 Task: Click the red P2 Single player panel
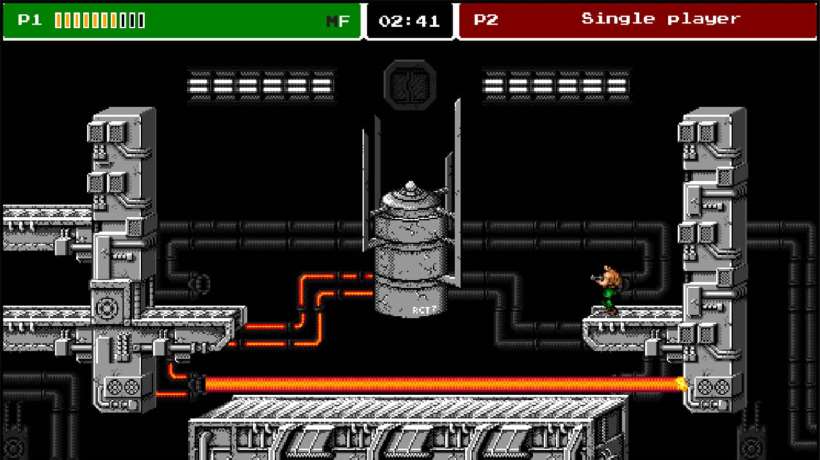(637, 20)
